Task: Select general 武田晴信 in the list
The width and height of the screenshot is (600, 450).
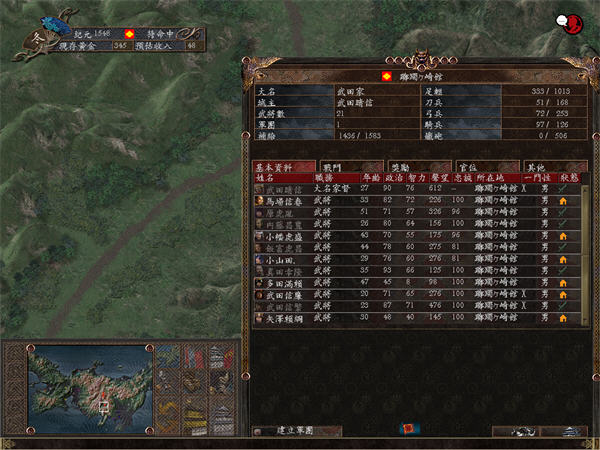Action: (283, 187)
